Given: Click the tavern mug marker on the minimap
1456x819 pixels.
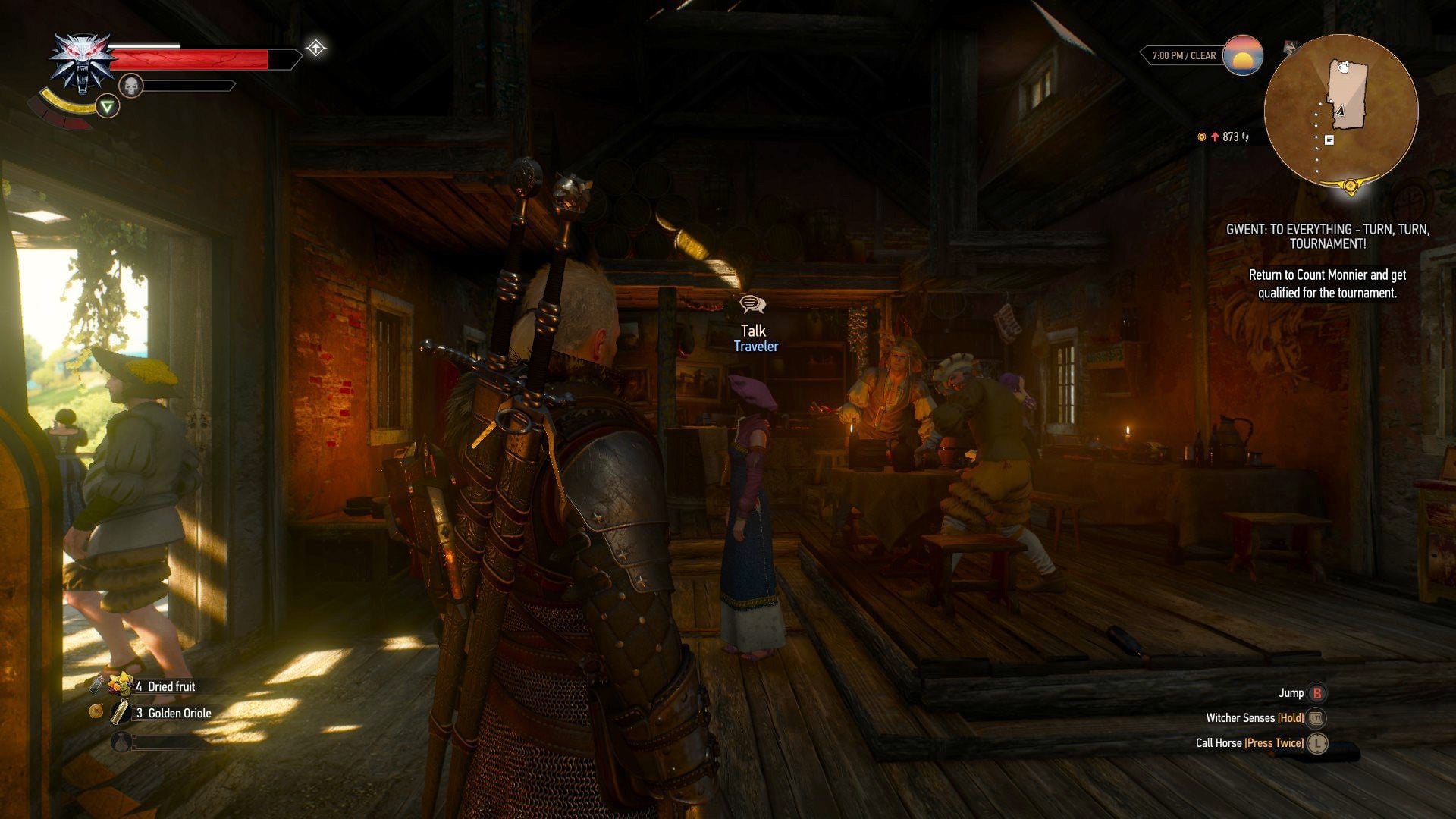Looking at the screenshot, I should click(1344, 68).
